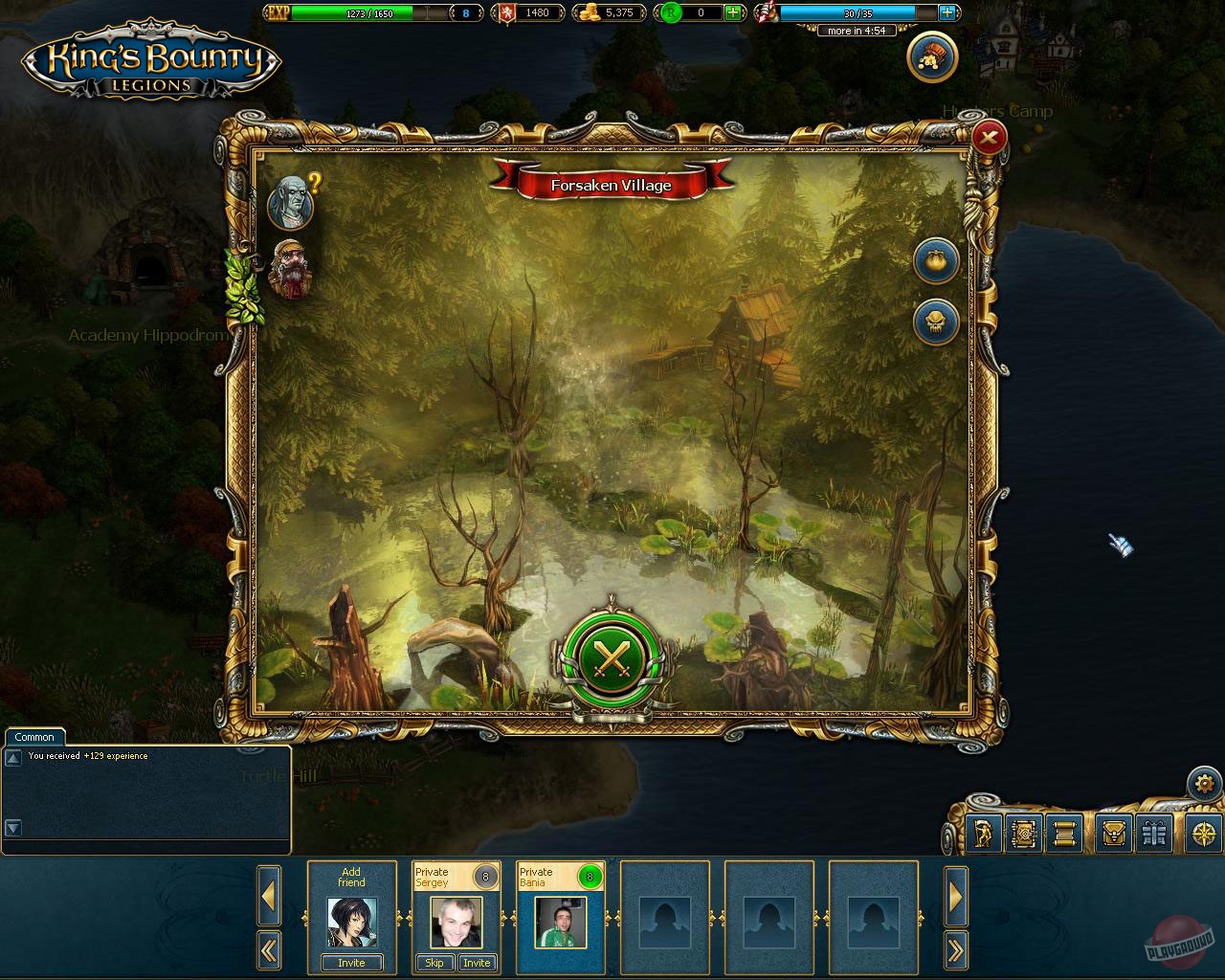Select the Common chat tab
Screen dimensions: 1225x980
point(34,737)
